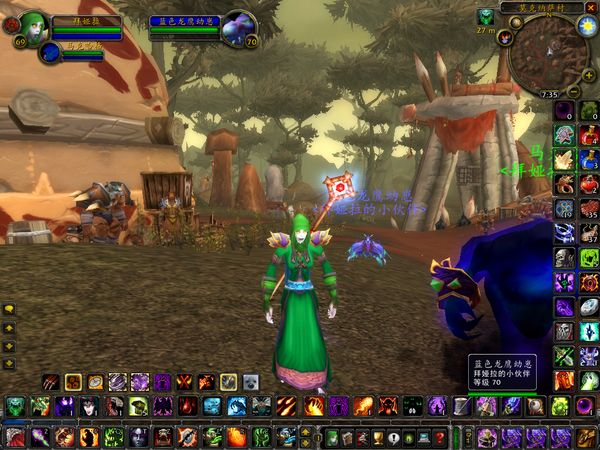Screen dimensions: 600x450
Task: Click the minimap clock showing 7:35
Action: point(549,94)
